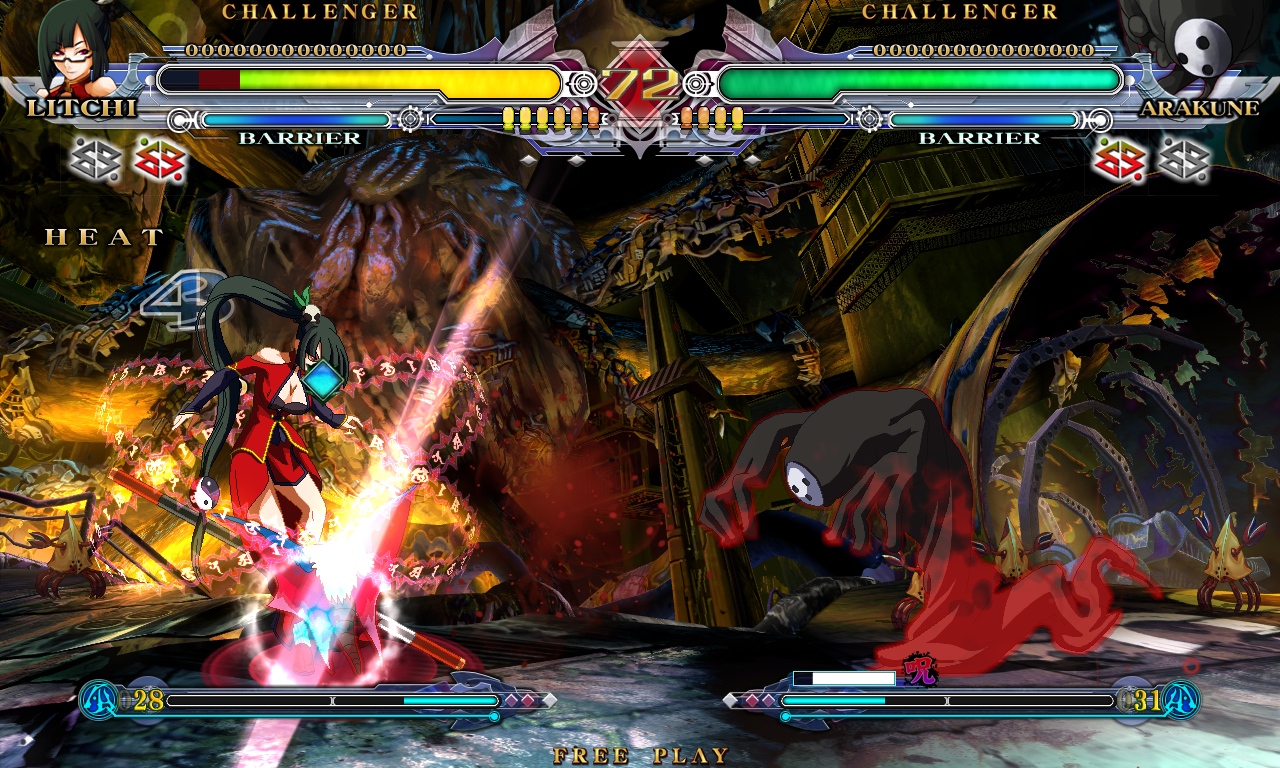Toggle the diamond pip beside Litchi's Heat gauge

coord(514,702)
